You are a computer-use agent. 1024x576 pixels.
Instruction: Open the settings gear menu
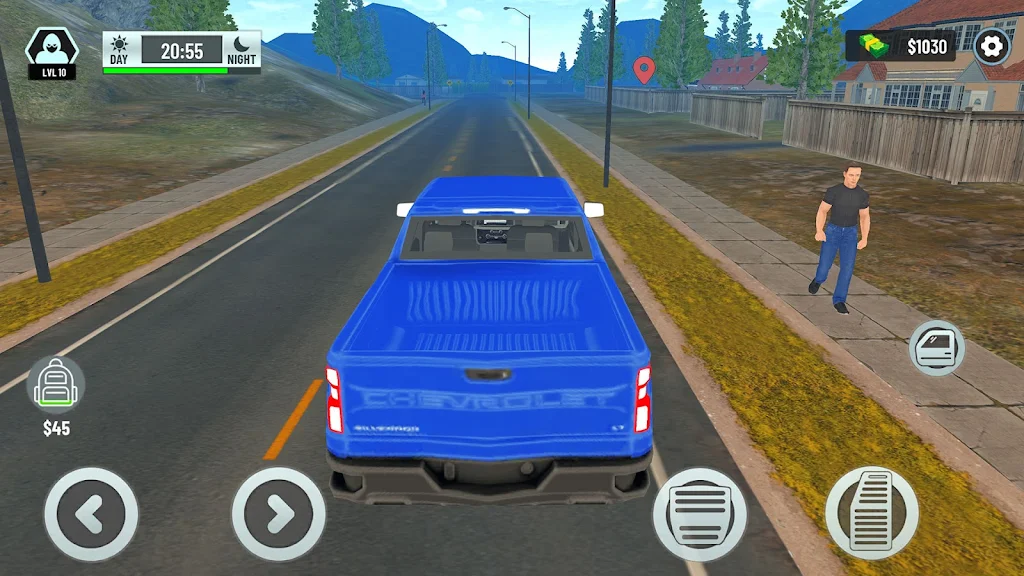pos(992,47)
